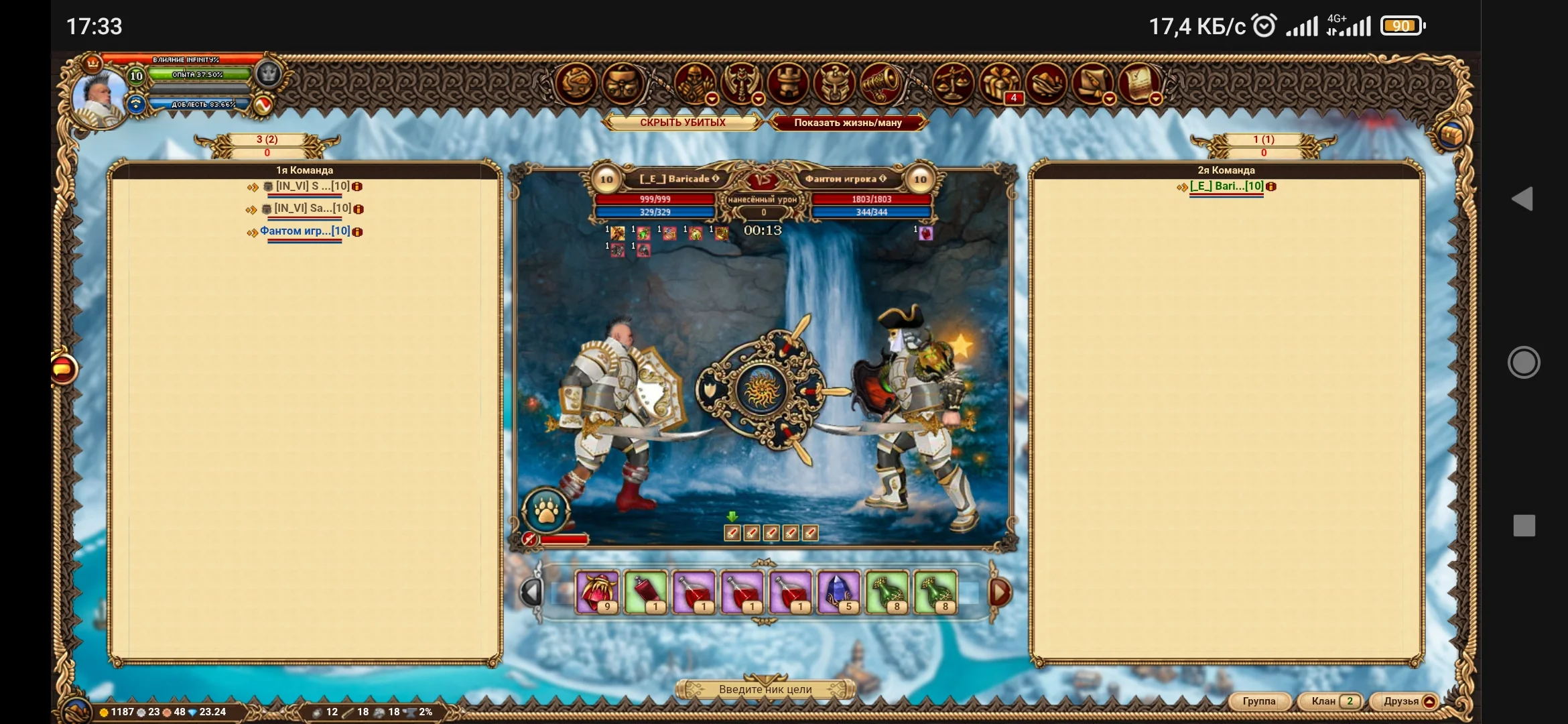Click the megaphone announcements icon

(882, 84)
